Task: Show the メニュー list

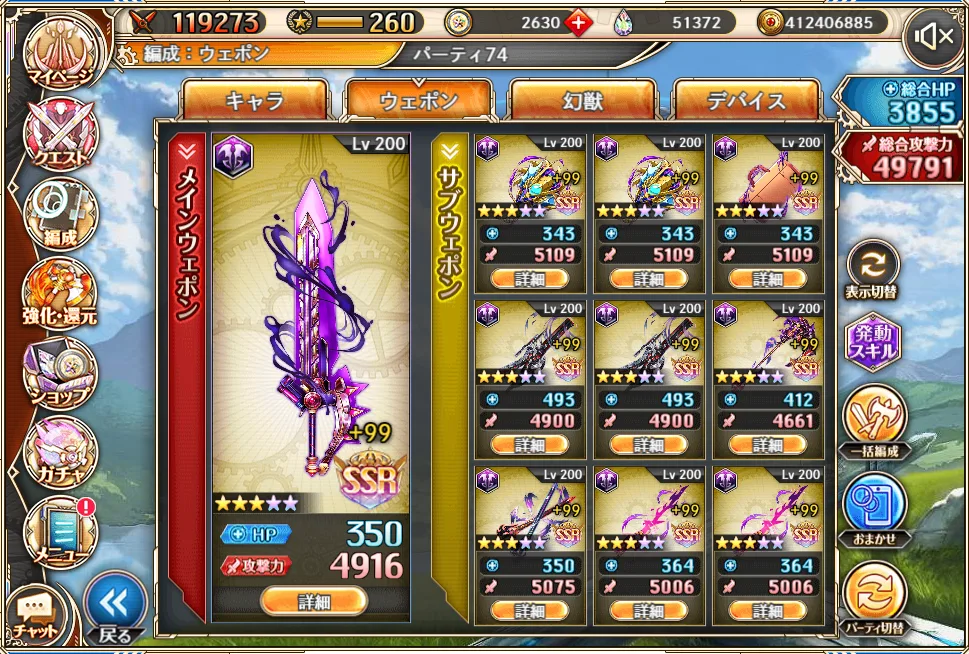Action: pyautogui.click(x=60, y=530)
